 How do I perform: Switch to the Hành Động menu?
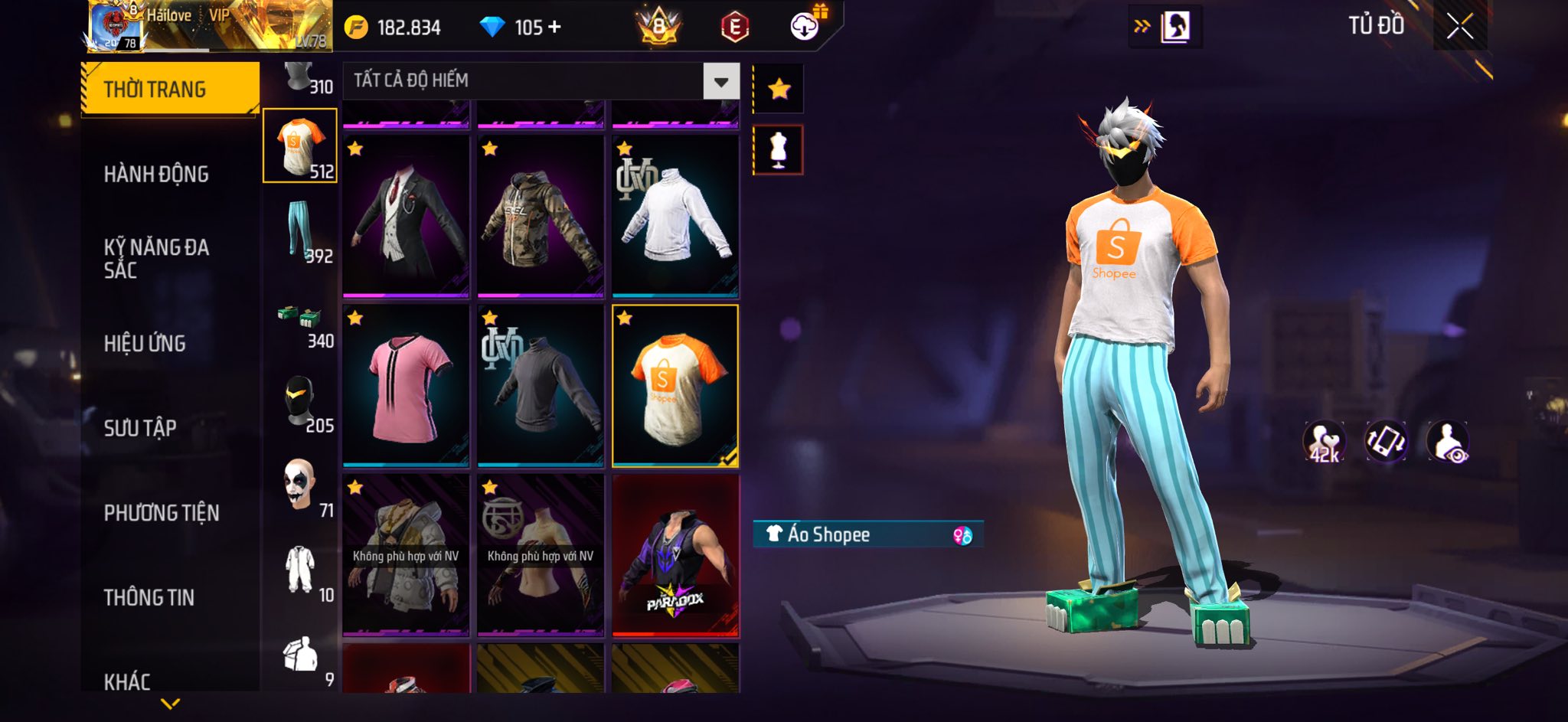pos(156,175)
